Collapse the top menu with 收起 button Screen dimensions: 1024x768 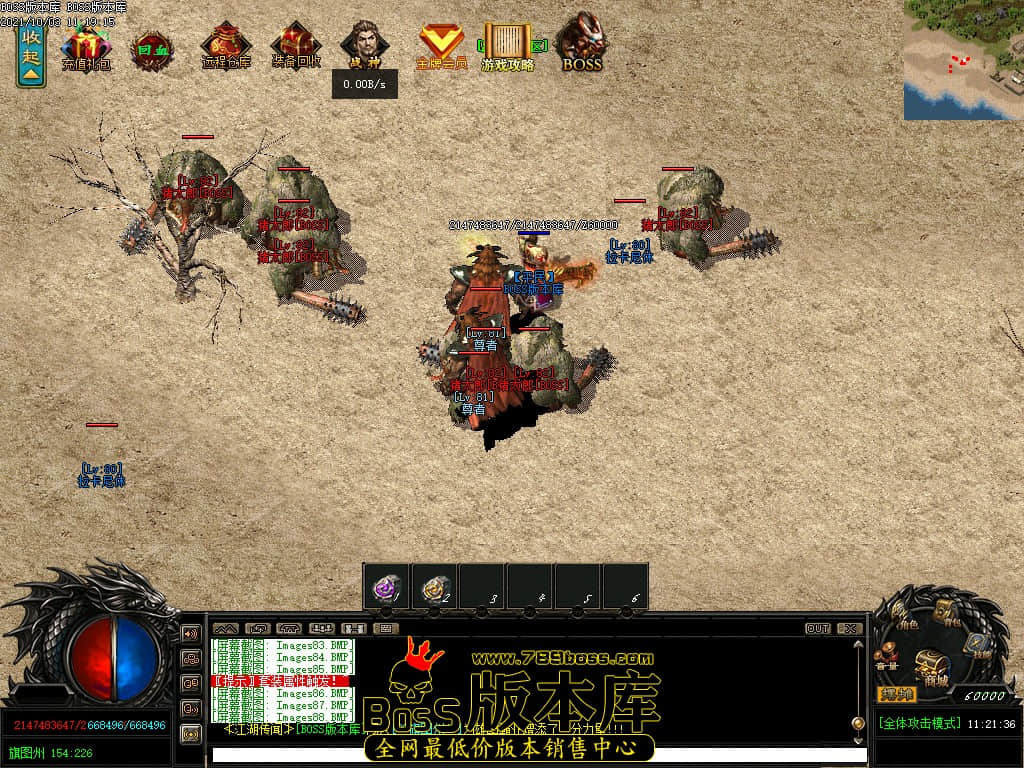tap(31, 56)
